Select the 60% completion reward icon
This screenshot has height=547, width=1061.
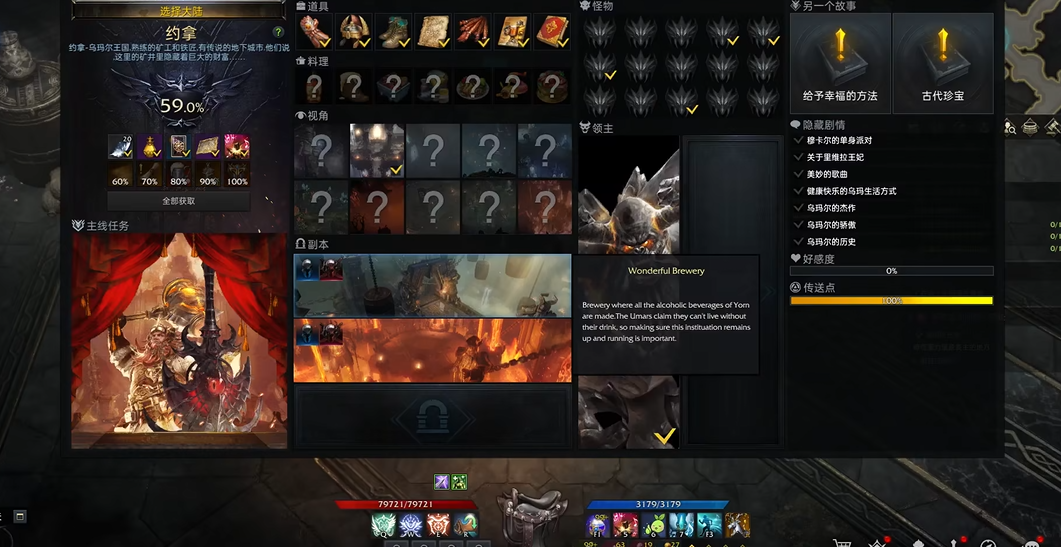click(x=120, y=148)
